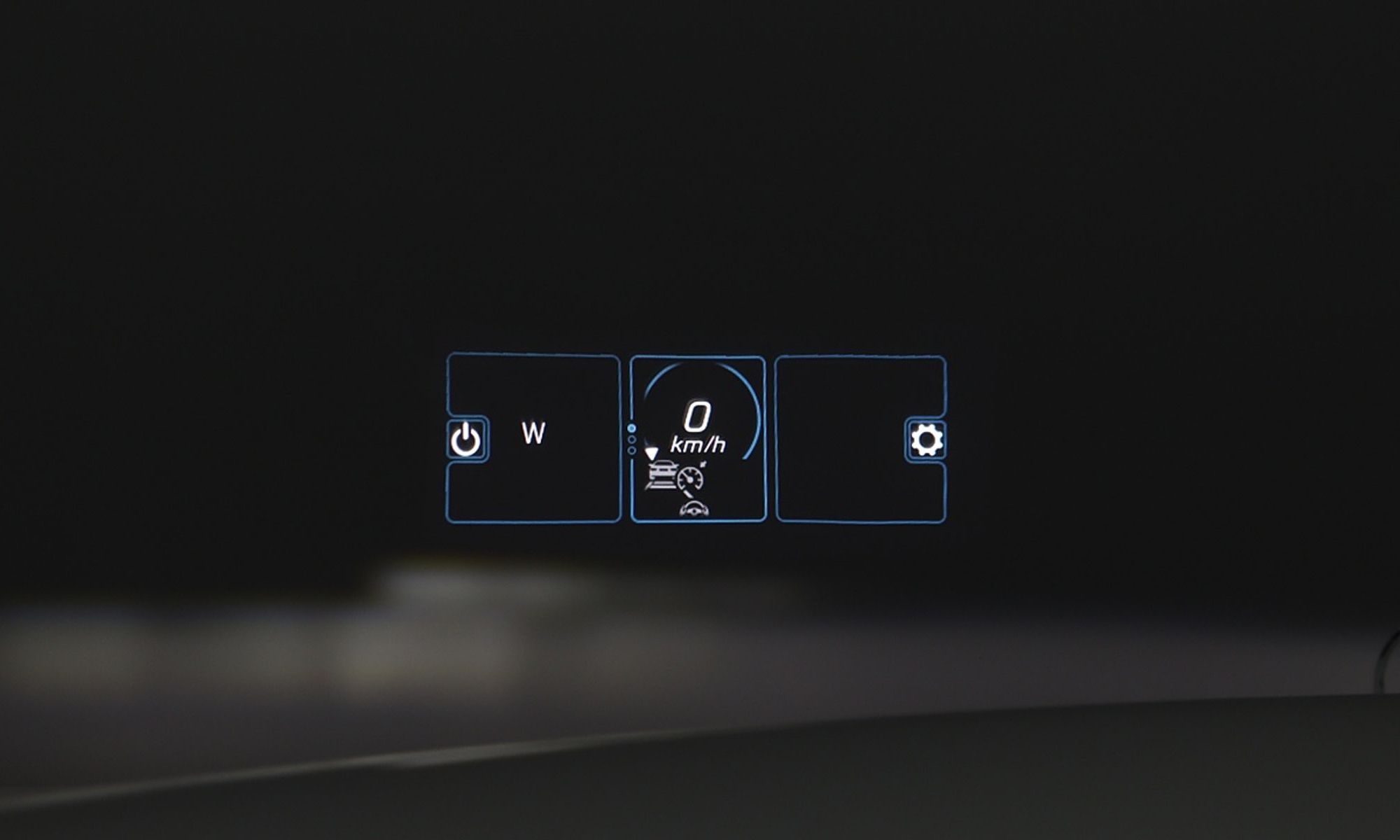
Task: Select the steering wheel assist icon
Action: (x=694, y=509)
